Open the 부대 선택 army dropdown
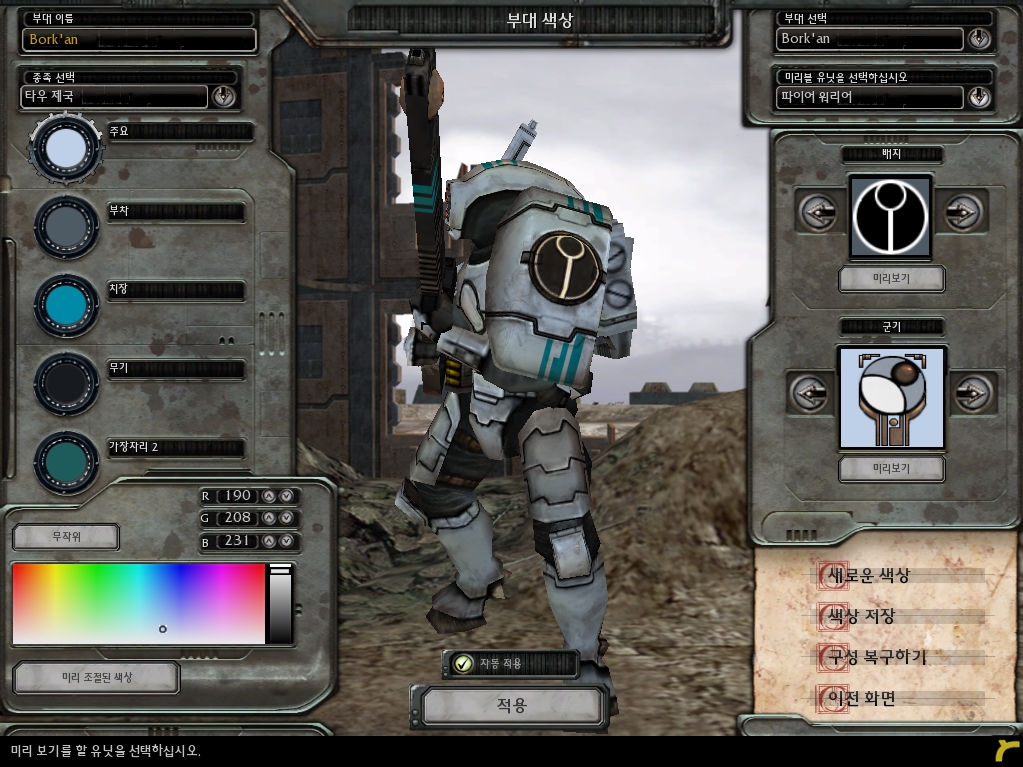Viewport: 1023px width, 767px height. coord(978,39)
